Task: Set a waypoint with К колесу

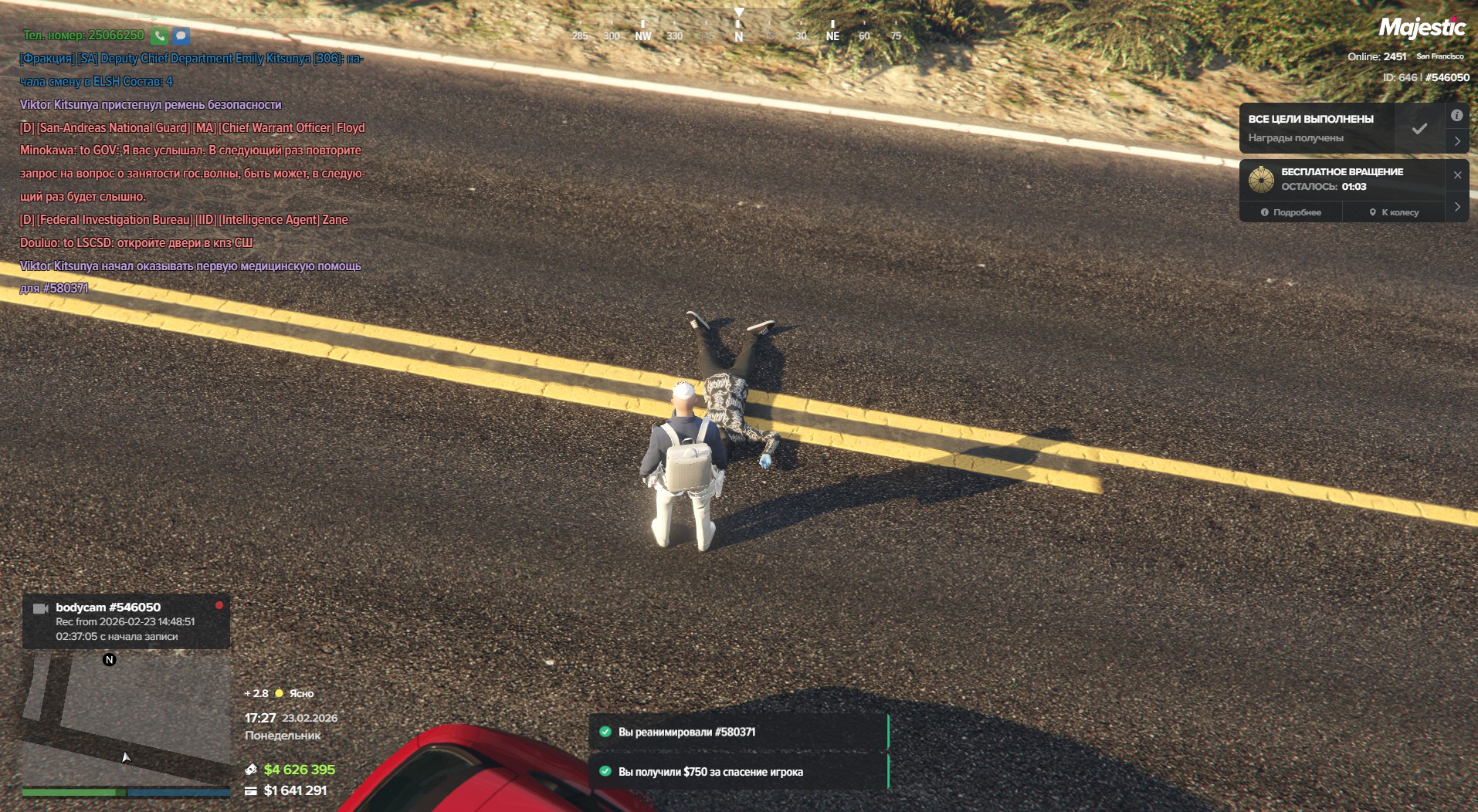Action: coord(1394,212)
